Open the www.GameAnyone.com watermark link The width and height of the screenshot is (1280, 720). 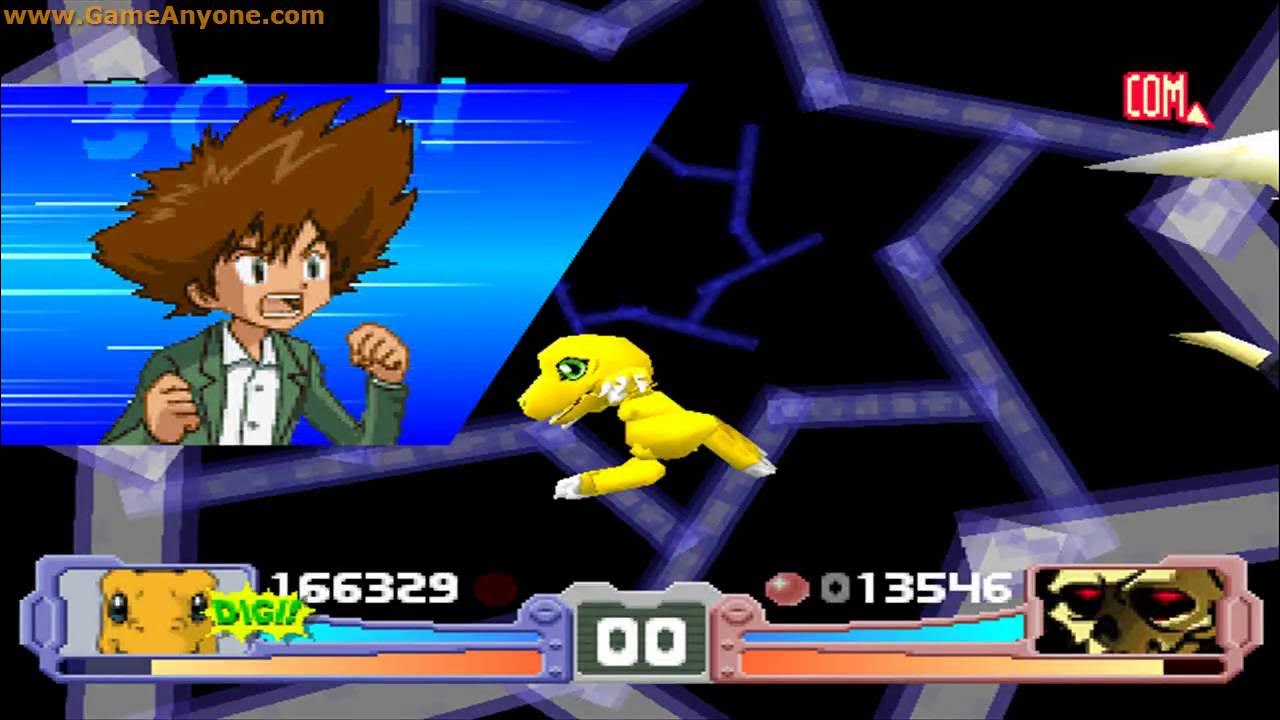[x=163, y=15]
